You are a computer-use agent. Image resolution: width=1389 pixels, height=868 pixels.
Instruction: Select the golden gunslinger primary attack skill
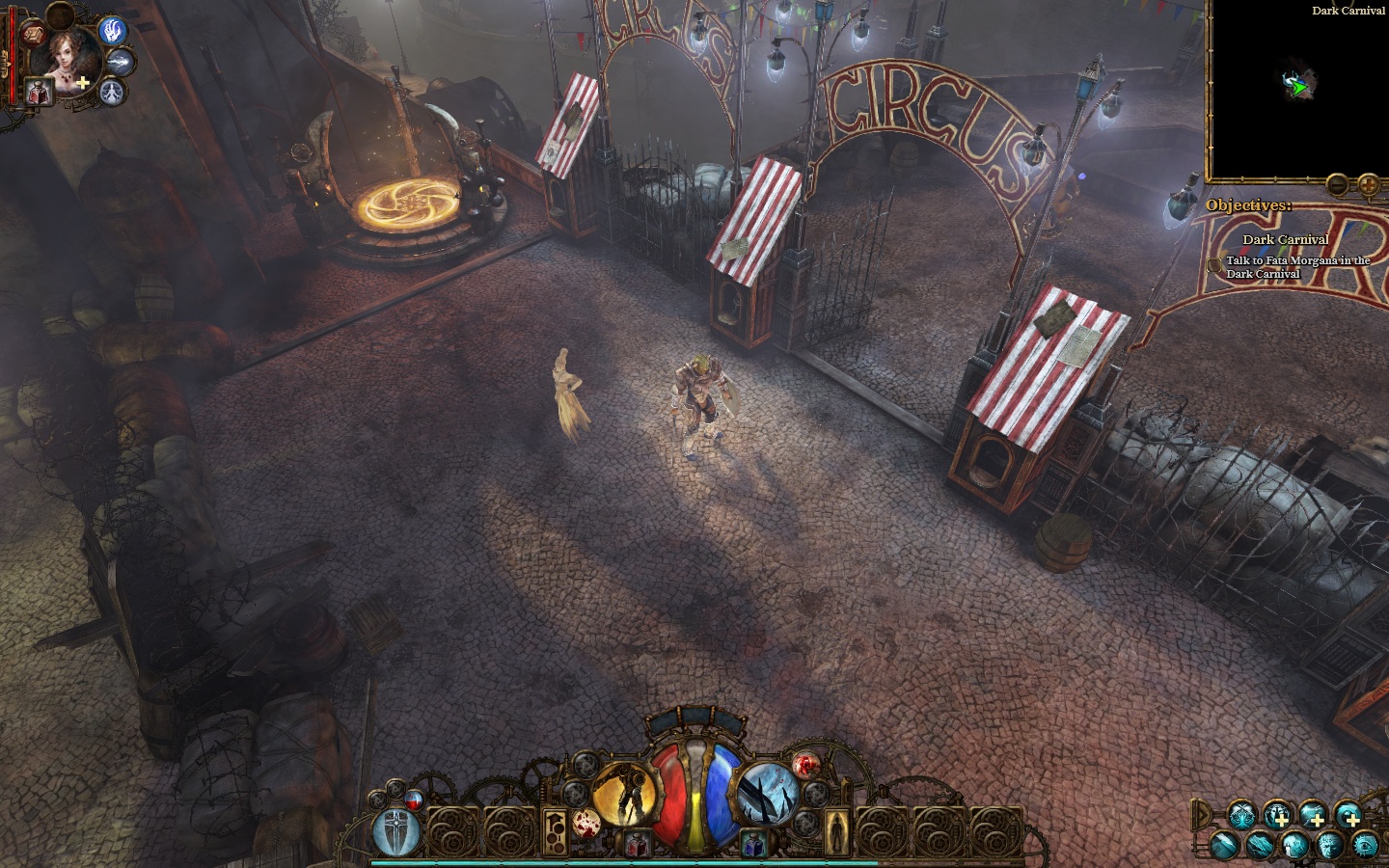(623, 796)
